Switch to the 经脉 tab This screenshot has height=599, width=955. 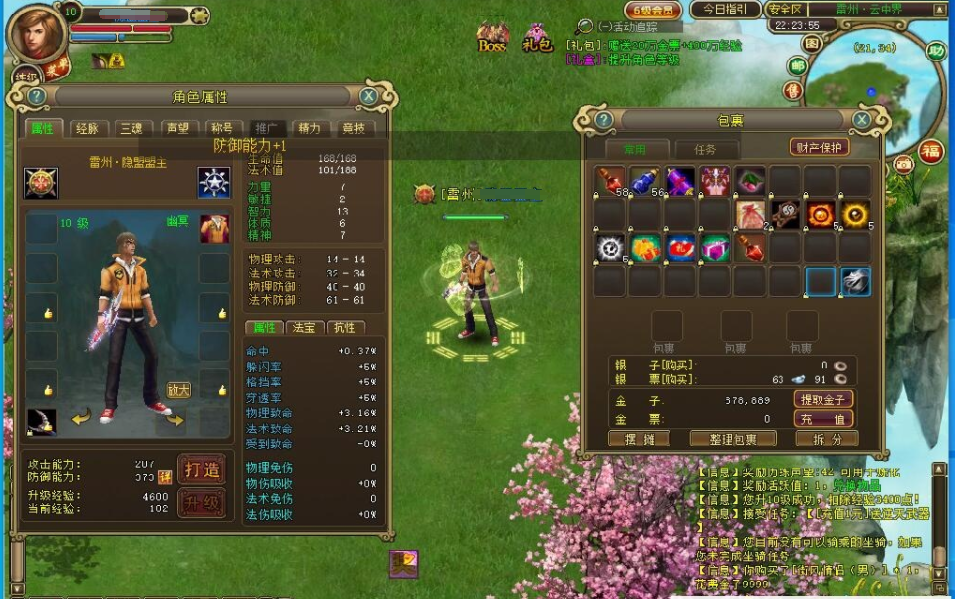pyautogui.click(x=87, y=128)
